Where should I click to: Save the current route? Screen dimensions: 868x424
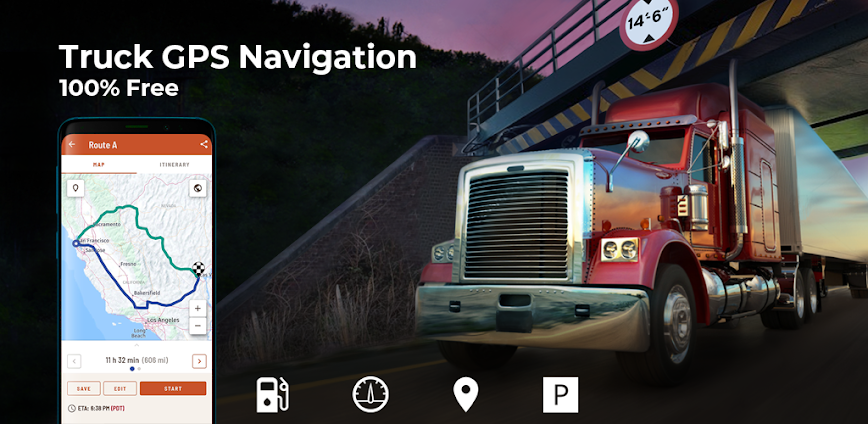click(82, 388)
